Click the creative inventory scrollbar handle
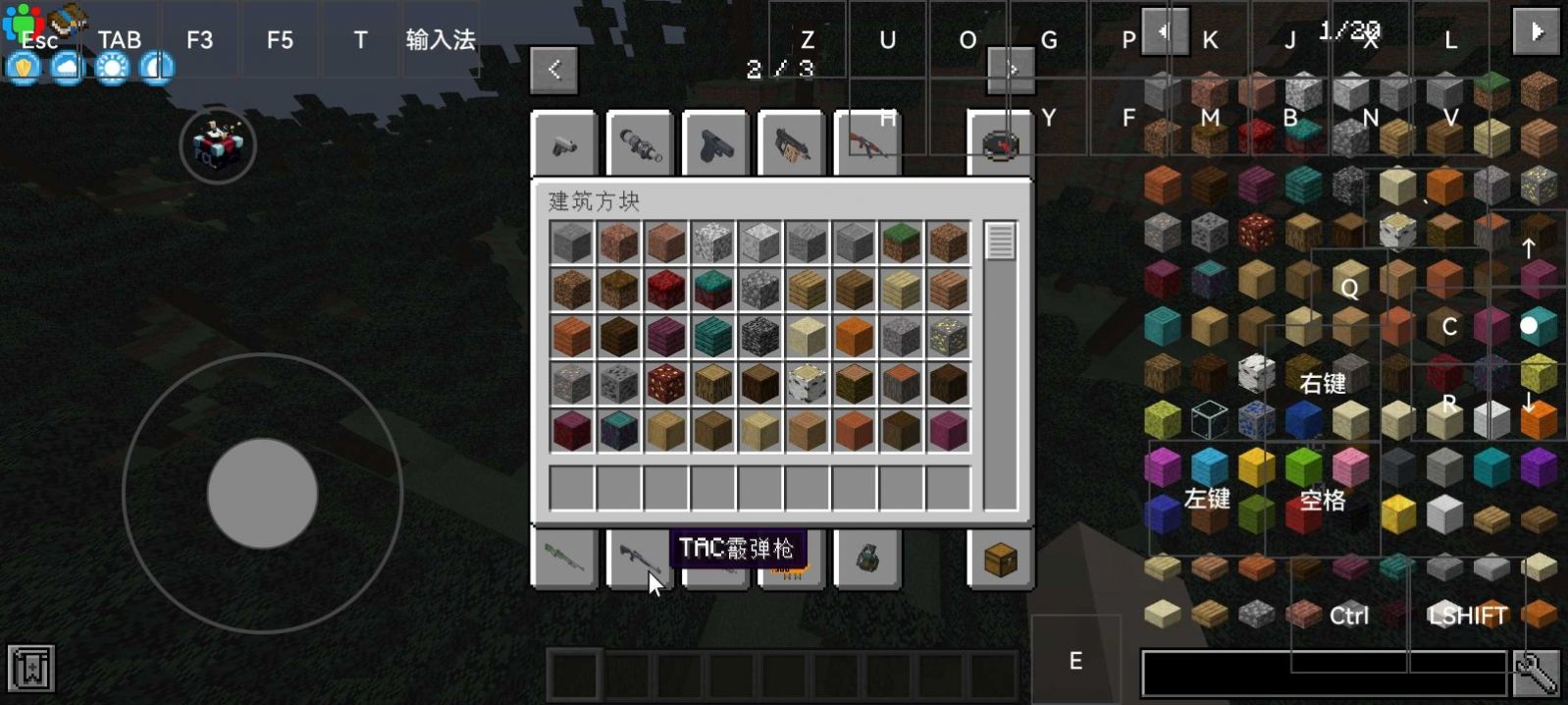 pyautogui.click(x=1000, y=242)
